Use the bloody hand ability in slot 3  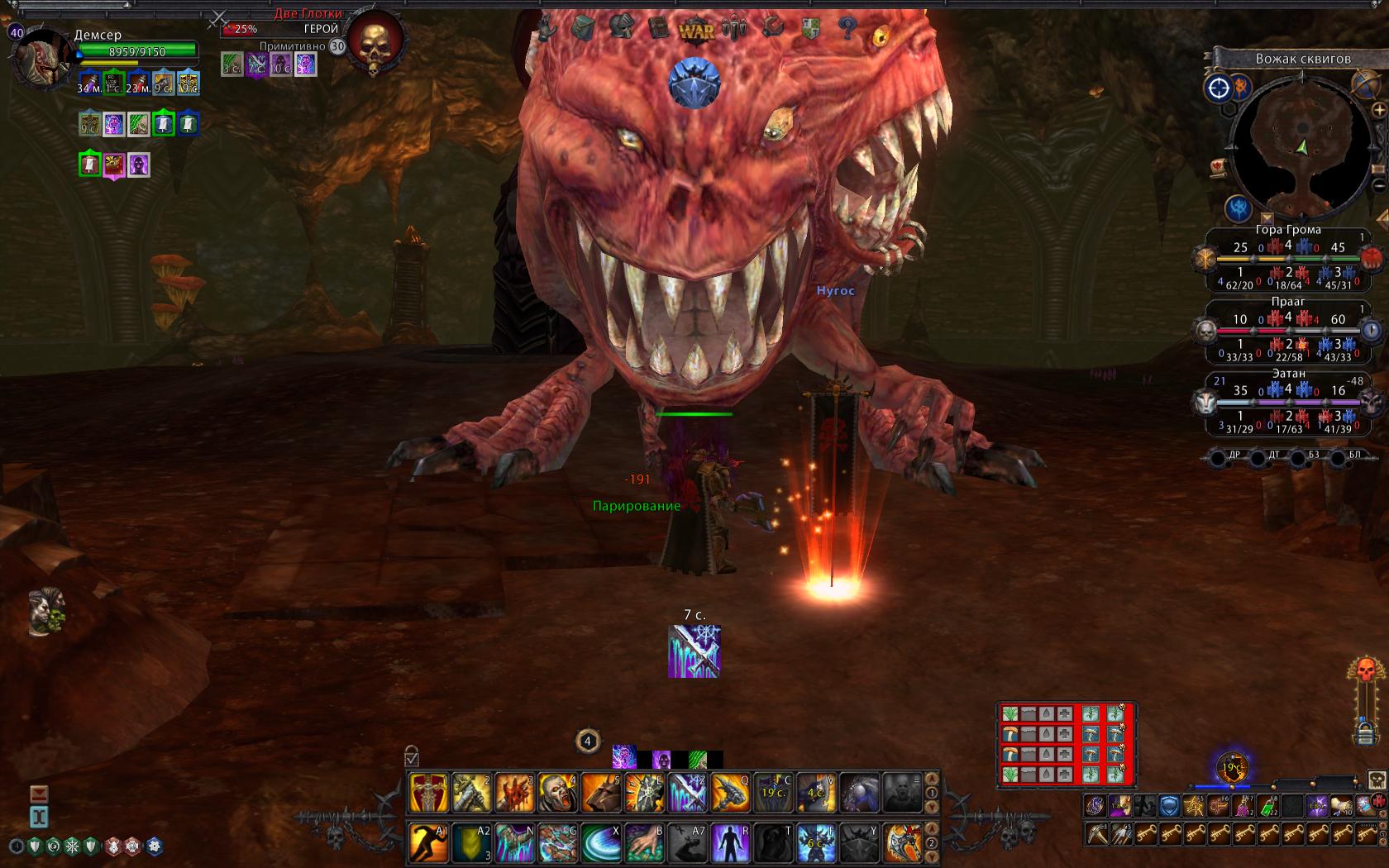click(515, 792)
